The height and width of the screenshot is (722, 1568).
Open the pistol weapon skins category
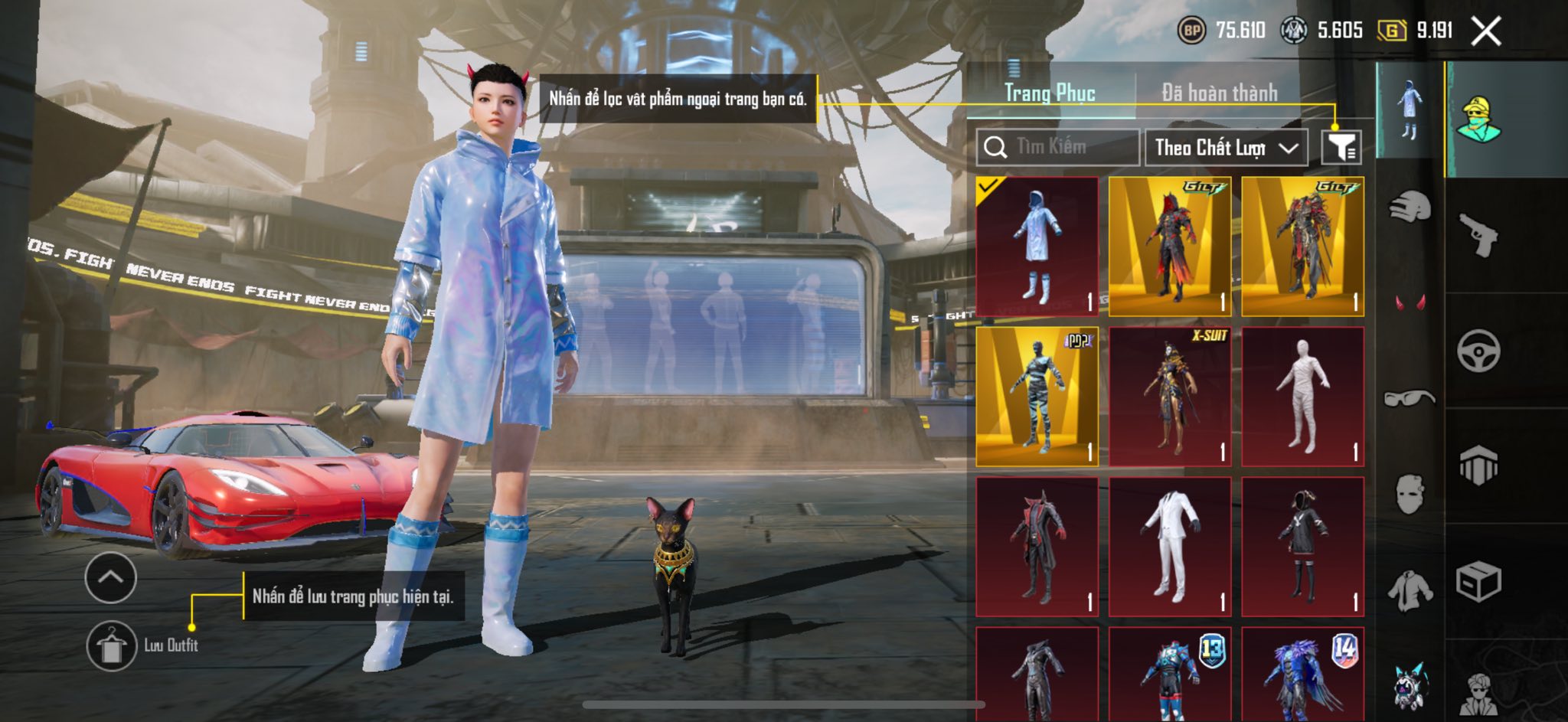click(x=1478, y=235)
